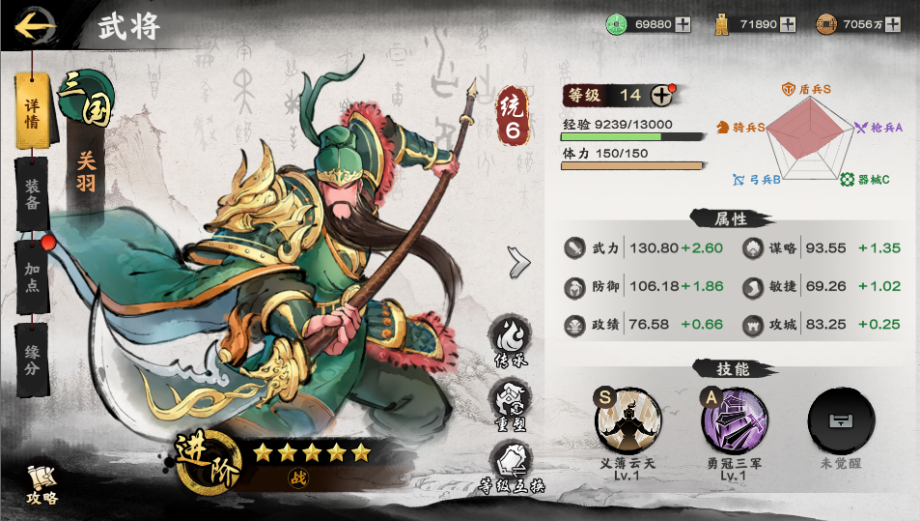Viewport: 920px width, 521px height.
Task: Tap the 进阶 advancement button
Action: (208, 464)
